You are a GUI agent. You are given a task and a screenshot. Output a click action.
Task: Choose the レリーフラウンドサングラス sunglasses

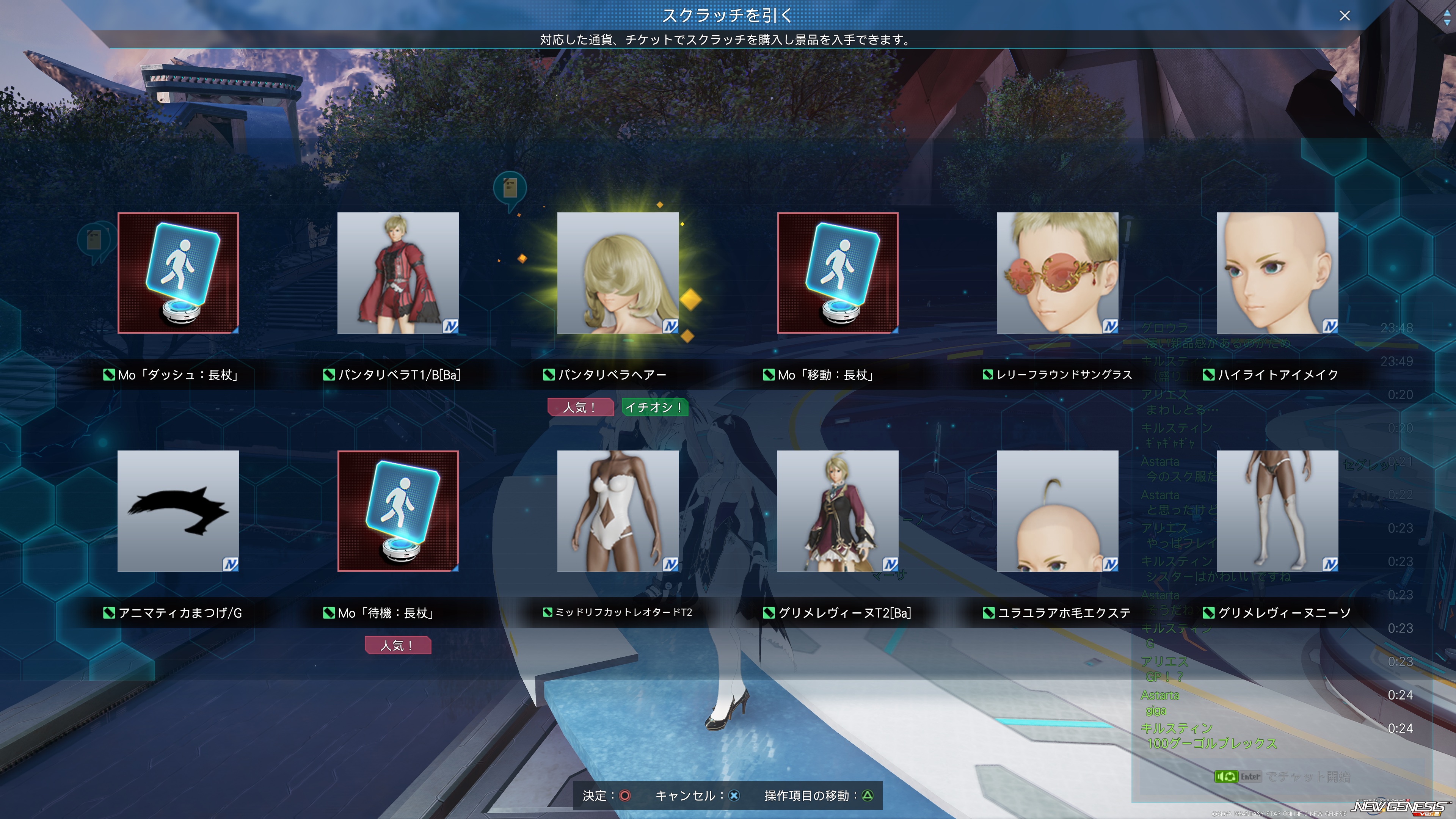click(1057, 273)
